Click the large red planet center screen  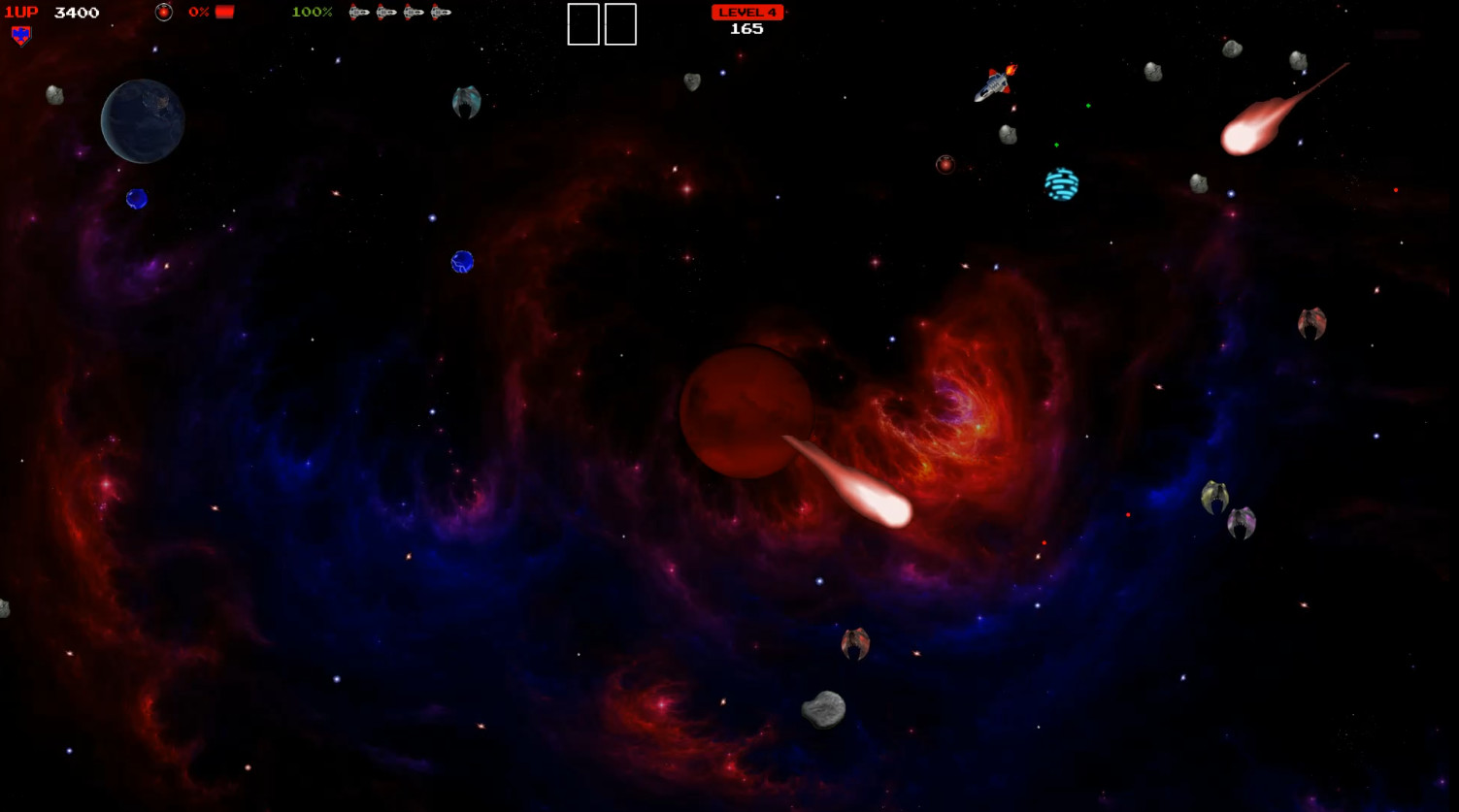point(746,411)
